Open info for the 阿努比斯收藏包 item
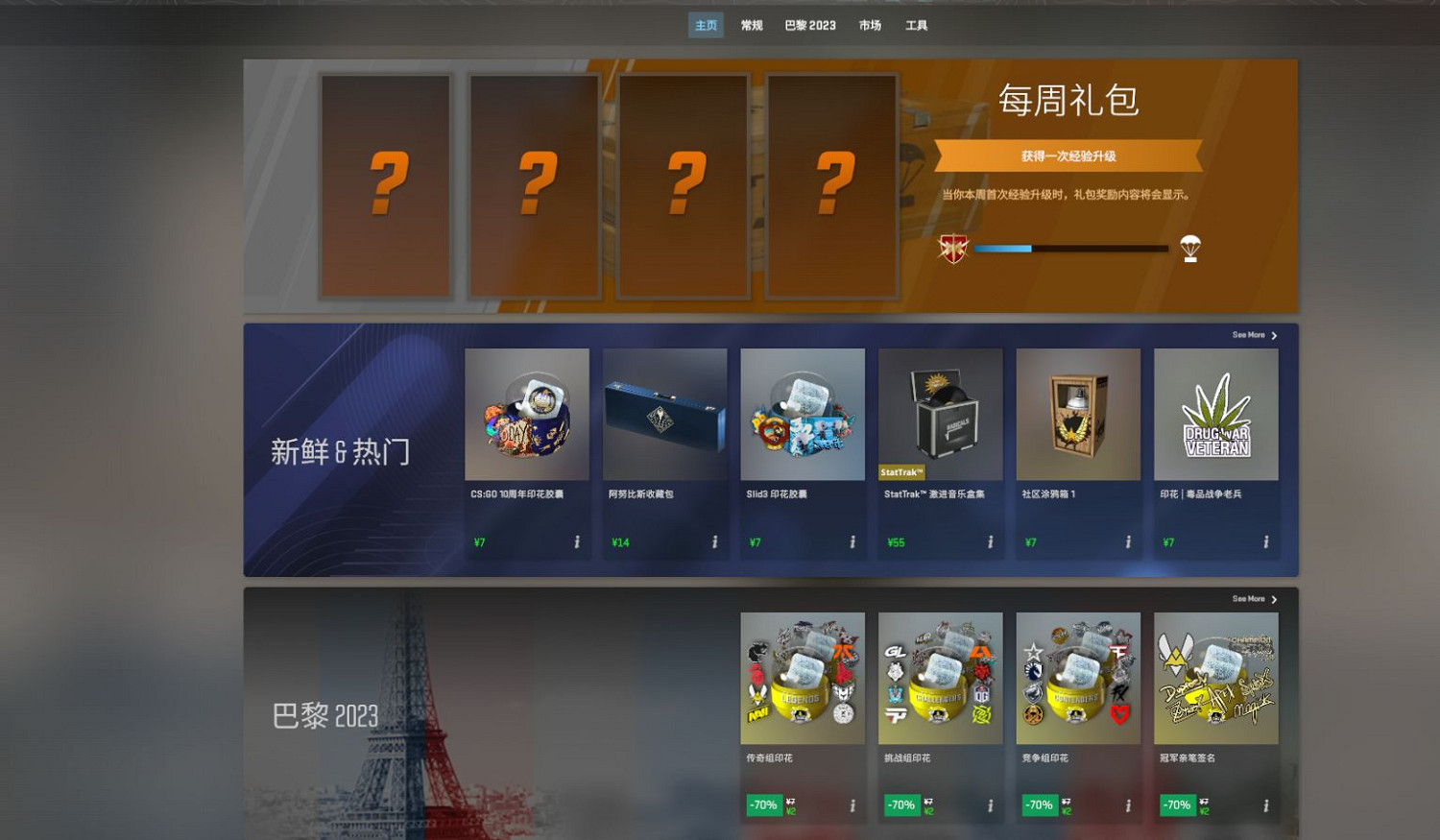The height and width of the screenshot is (840, 1440). (x=716, y=542)
